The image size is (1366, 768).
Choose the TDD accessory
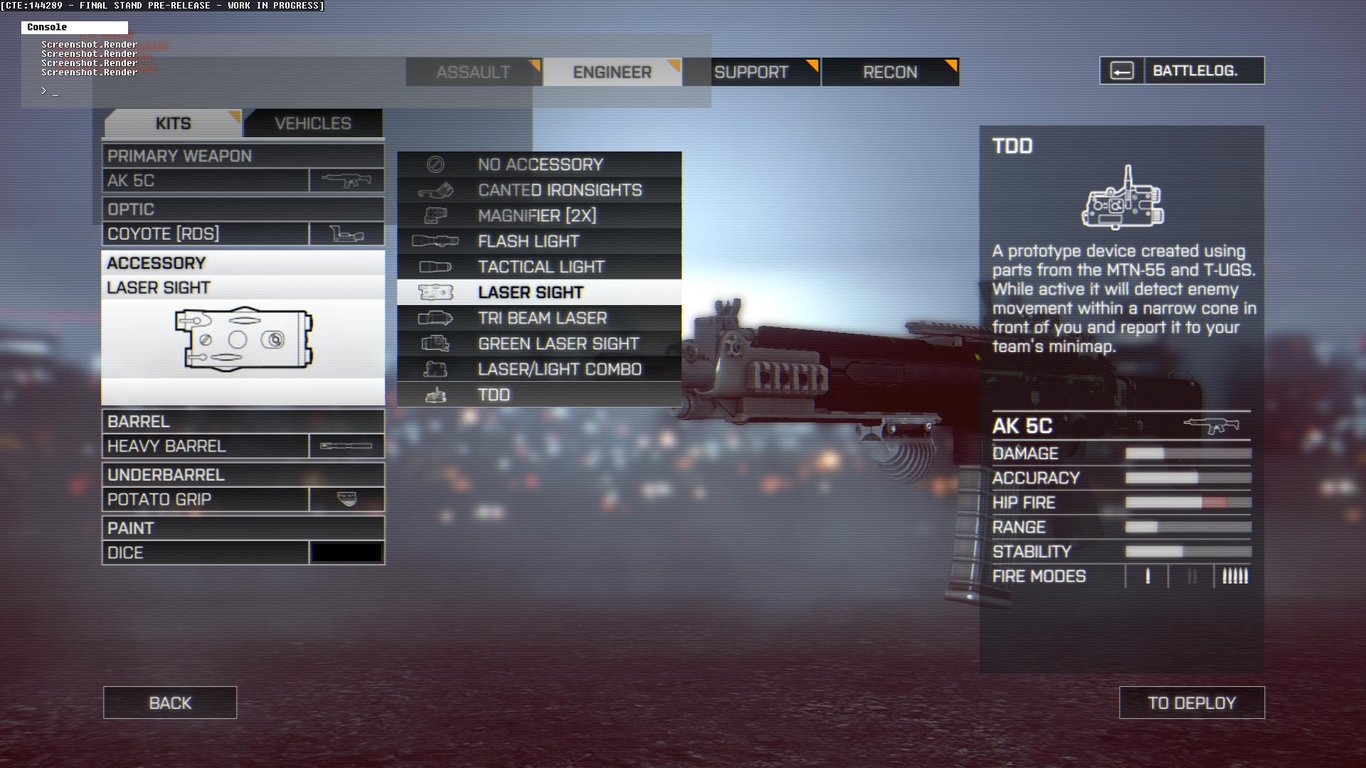[494, 395]
